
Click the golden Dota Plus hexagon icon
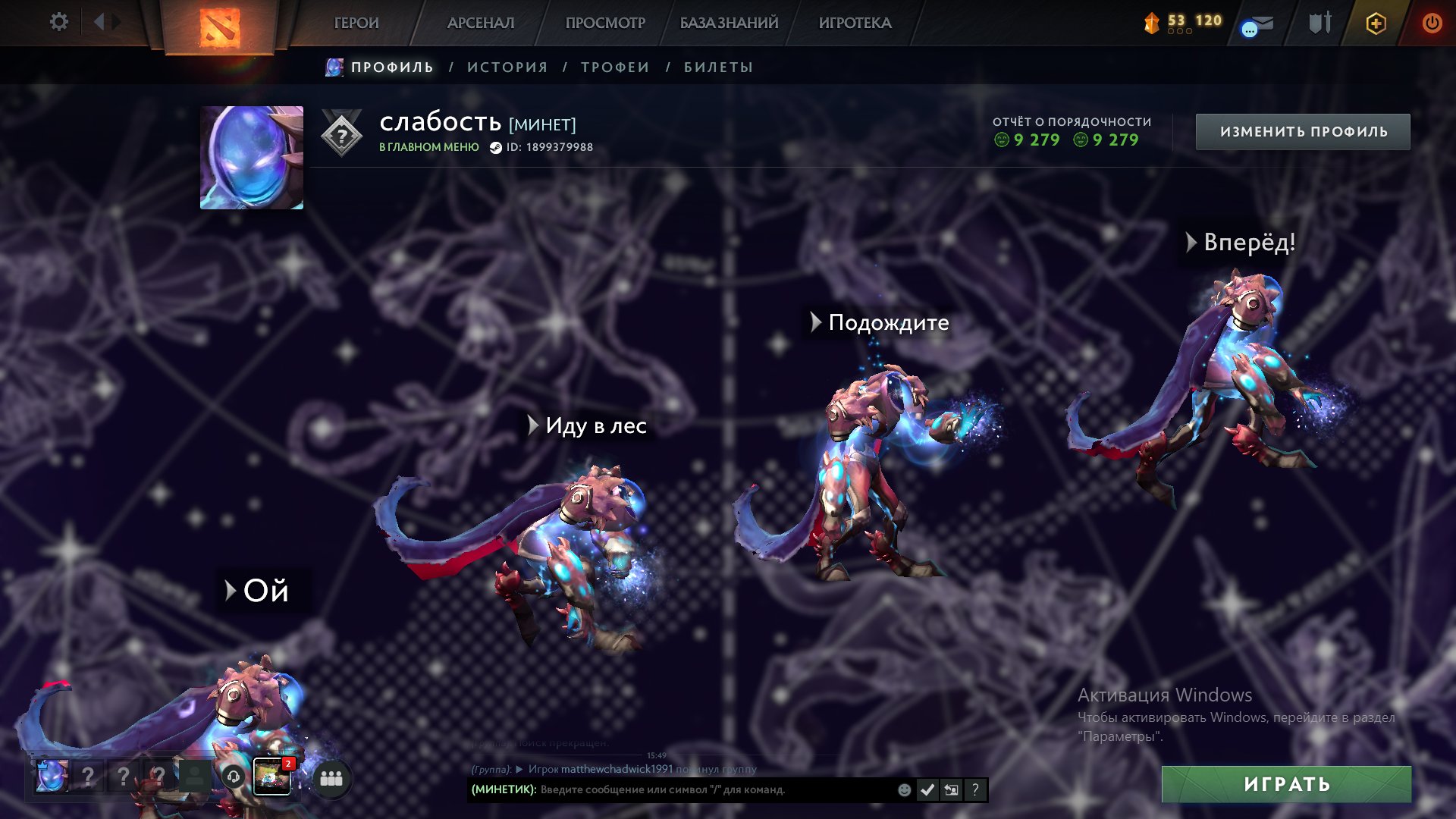pyautogui.click(x=1378, y=24)
